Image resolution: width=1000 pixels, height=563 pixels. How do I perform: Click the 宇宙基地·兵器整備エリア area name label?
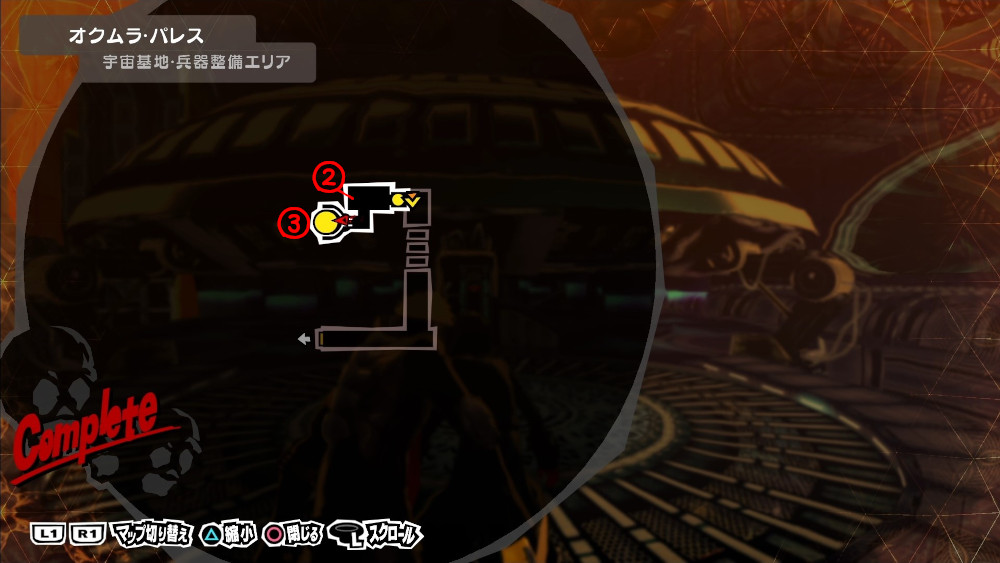point(196,63)
